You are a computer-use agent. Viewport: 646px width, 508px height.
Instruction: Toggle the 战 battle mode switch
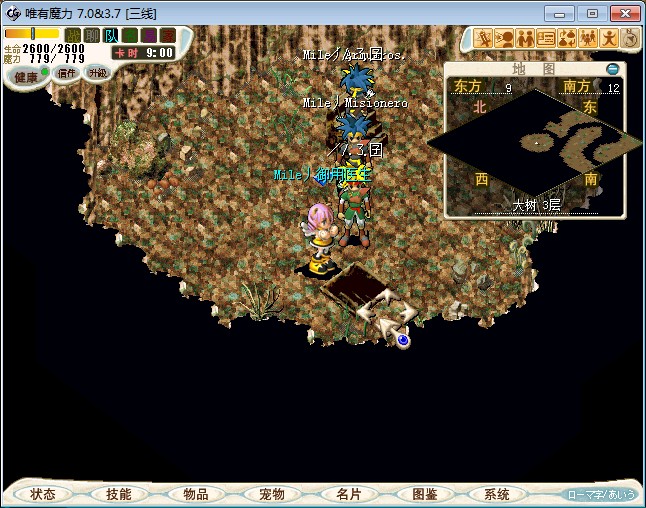tap(72, 35)
